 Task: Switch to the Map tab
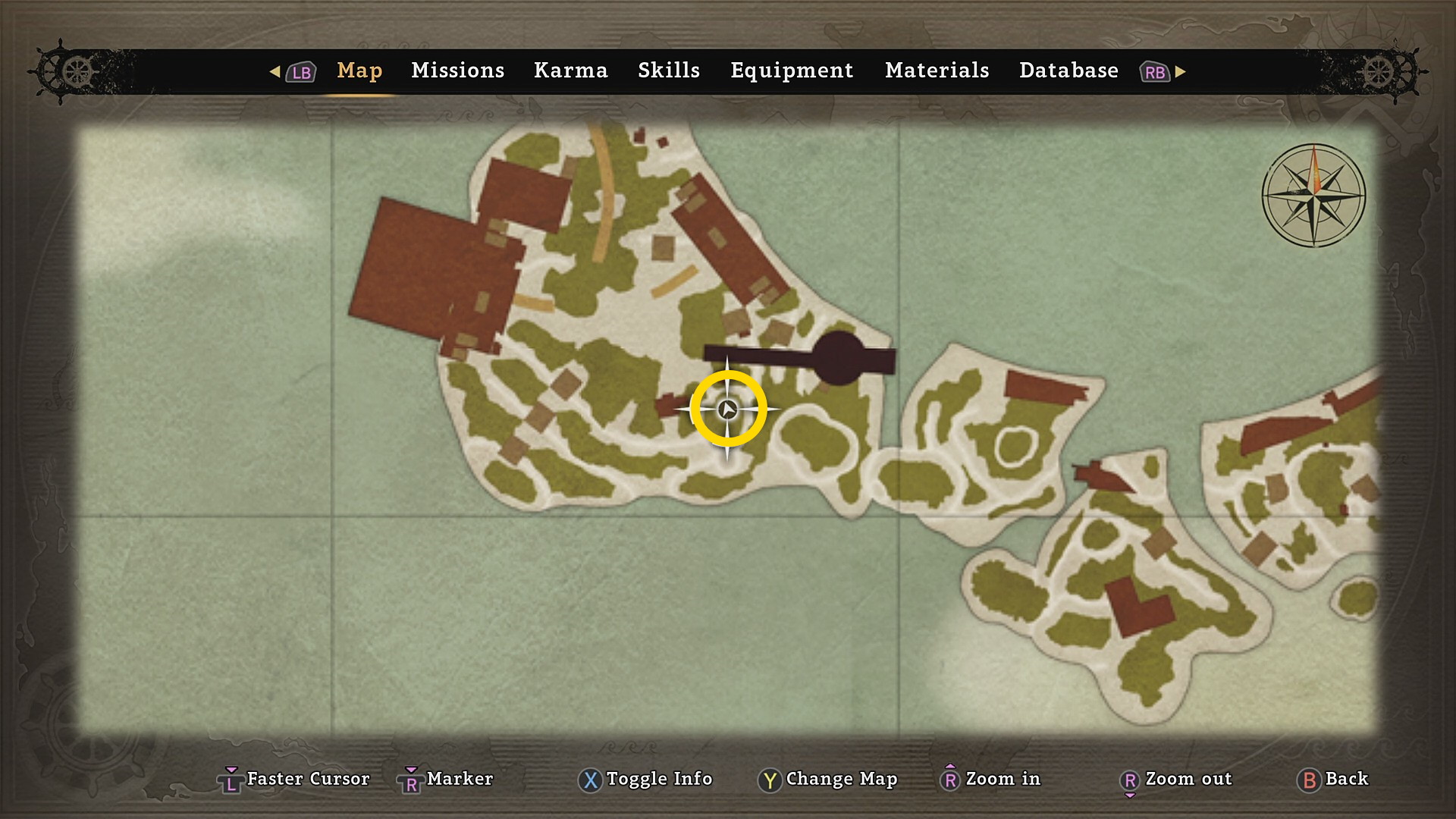pos(359,71)
